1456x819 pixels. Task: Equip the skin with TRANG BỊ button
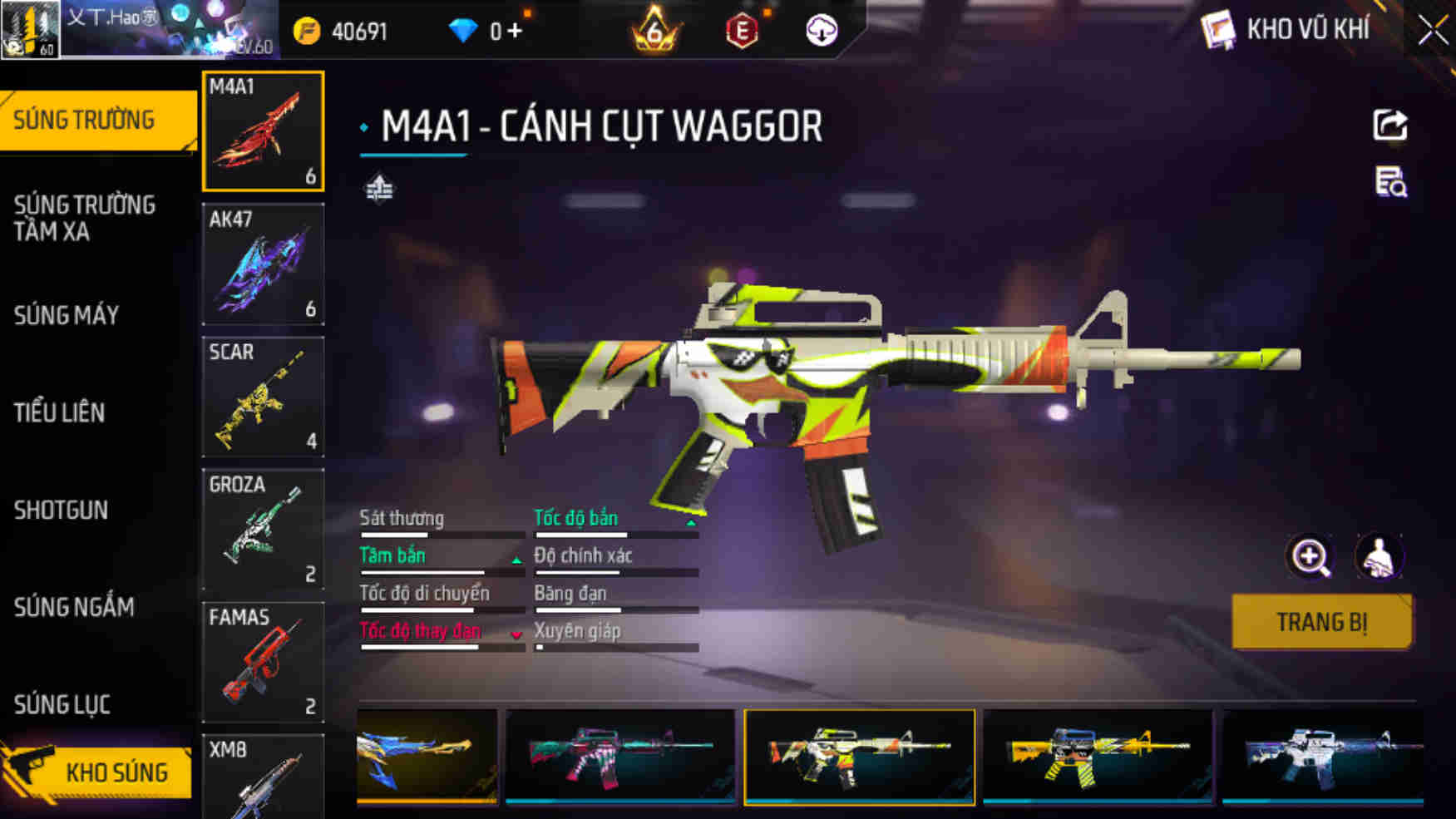1321,622
